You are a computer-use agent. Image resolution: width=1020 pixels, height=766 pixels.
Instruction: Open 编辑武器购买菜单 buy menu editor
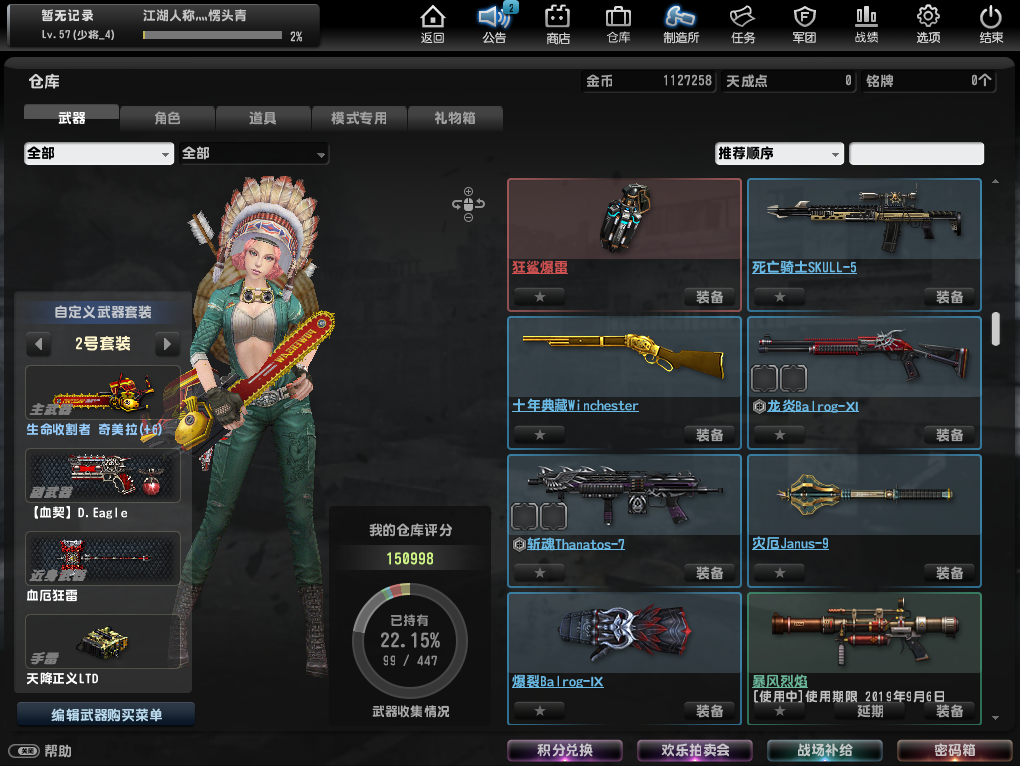pyautogui.click(x=106, y=715)
